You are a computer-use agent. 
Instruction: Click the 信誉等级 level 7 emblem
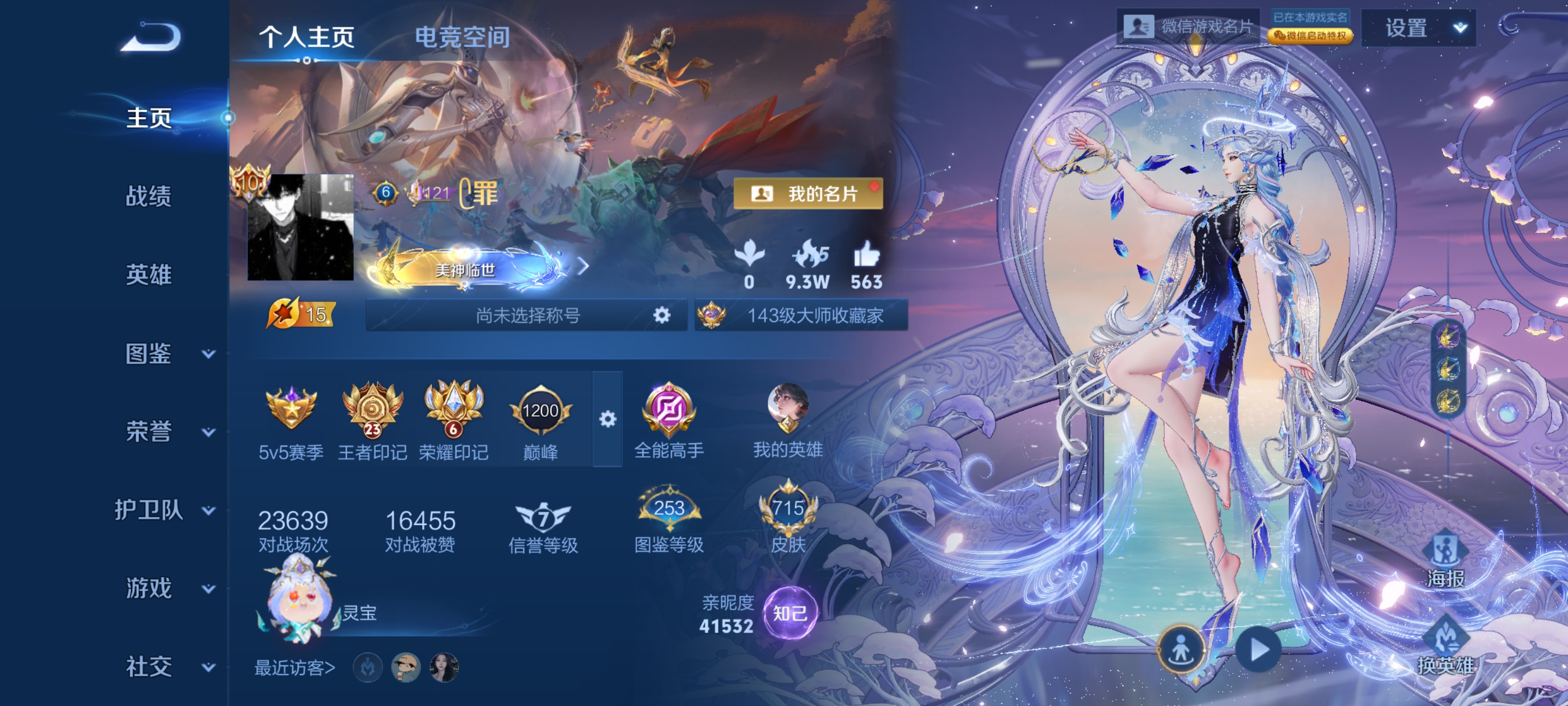click(x=542, y=517)
